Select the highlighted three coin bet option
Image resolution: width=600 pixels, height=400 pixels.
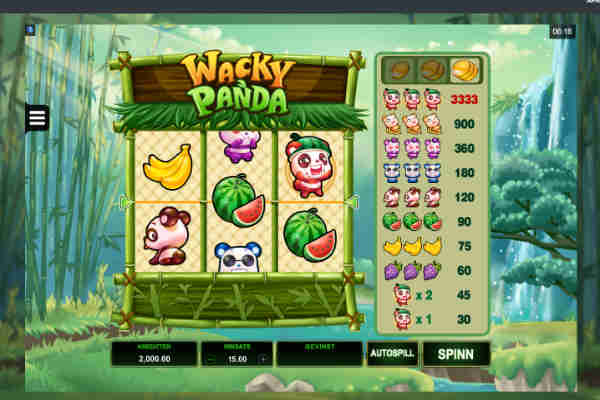(x=465, y=71)
